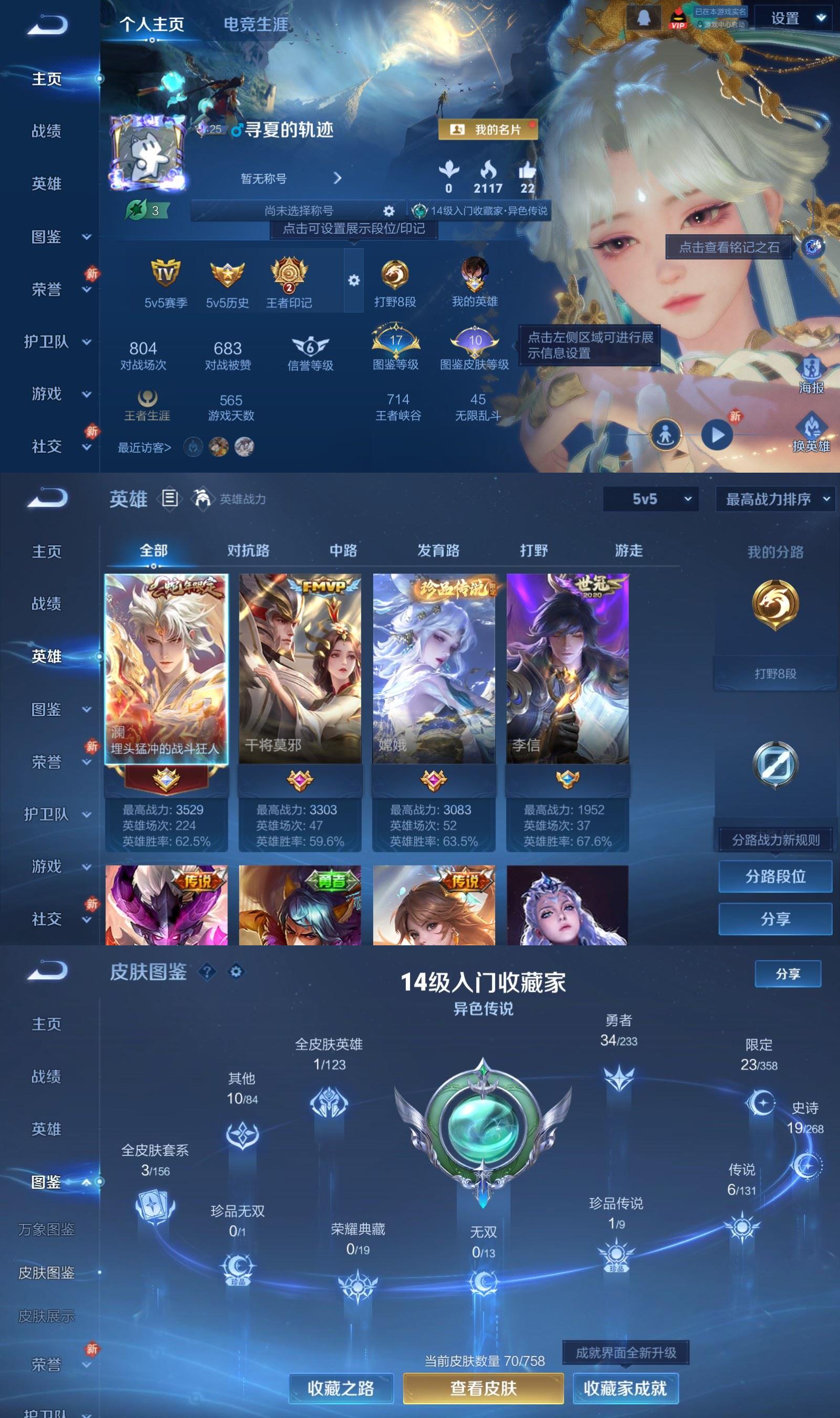Click the 信誉等级 credit level badge
Image resolution: width=840 pixels, height=1418 pixels.
click(310, 345)
